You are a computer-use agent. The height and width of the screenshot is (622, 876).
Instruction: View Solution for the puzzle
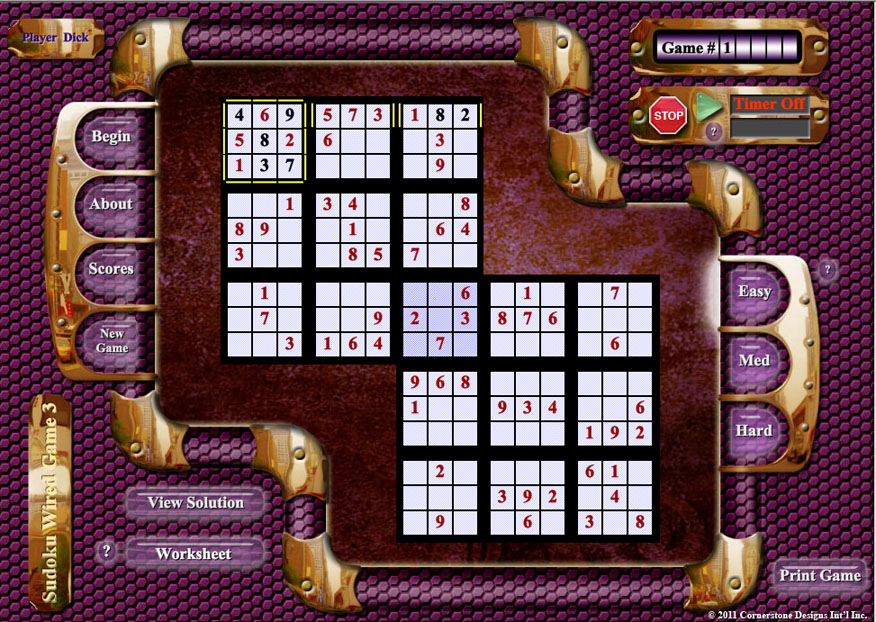pyautogui.click(x=195, y=502)
